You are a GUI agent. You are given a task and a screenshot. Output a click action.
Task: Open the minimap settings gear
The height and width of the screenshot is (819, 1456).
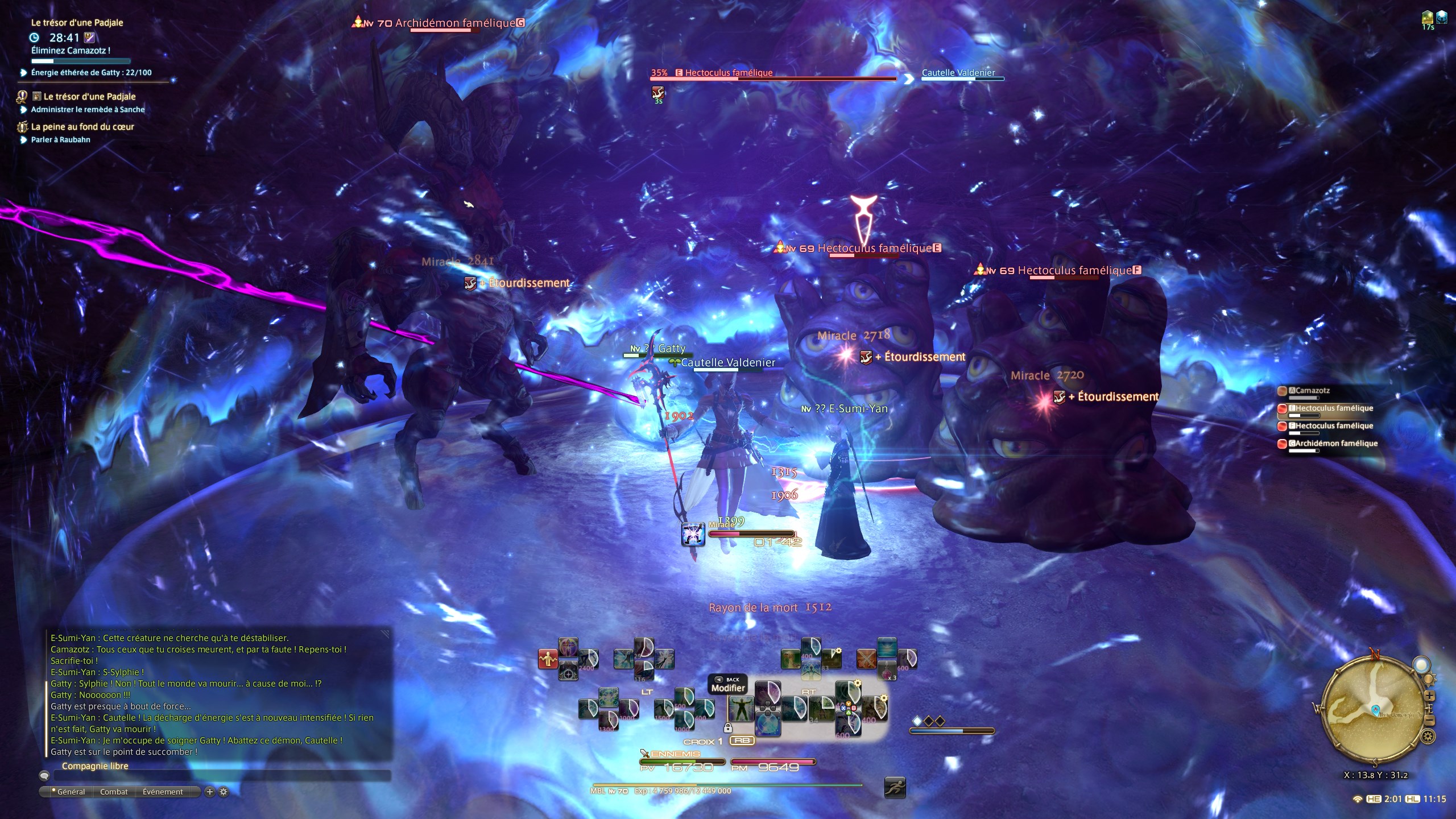pos(1428,737)
